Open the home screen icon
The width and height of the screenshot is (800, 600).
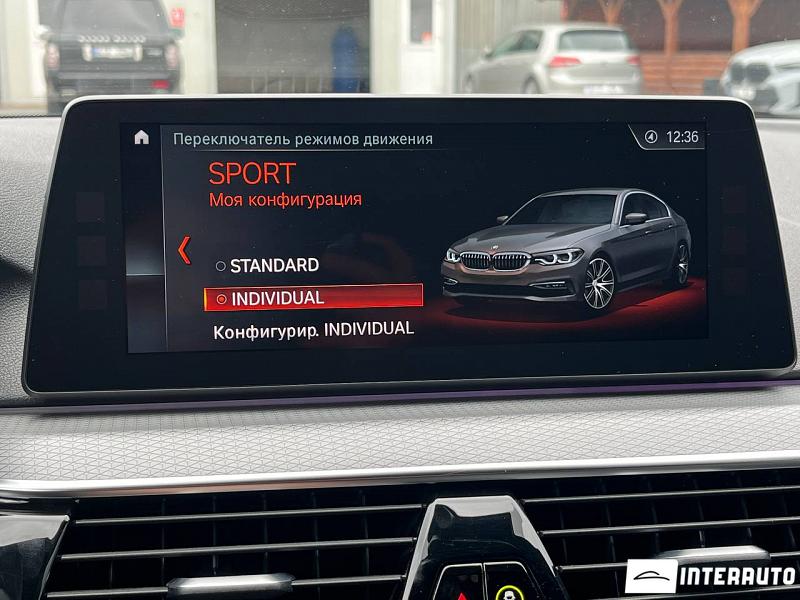pos(141,137)
